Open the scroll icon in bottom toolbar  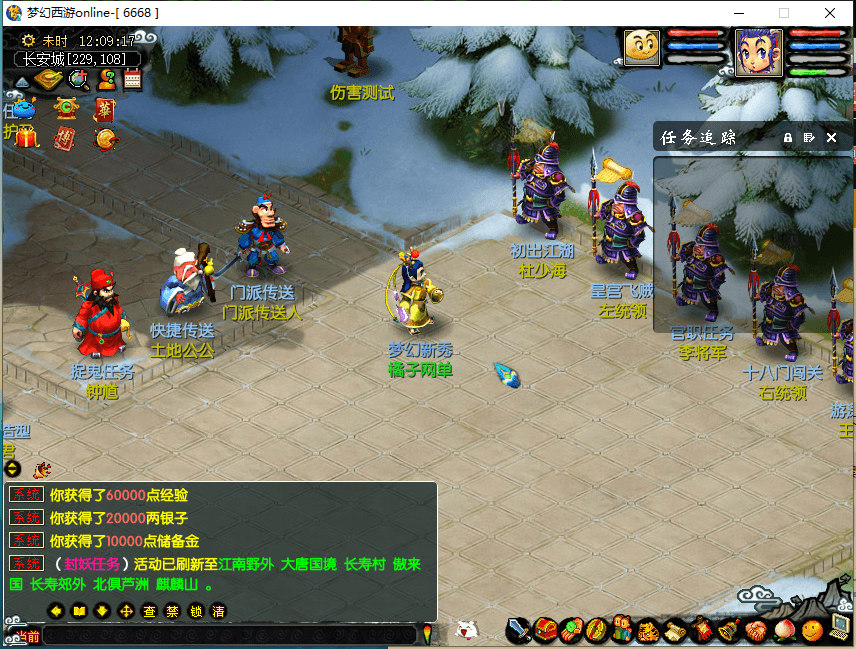[x=675, y=630]
